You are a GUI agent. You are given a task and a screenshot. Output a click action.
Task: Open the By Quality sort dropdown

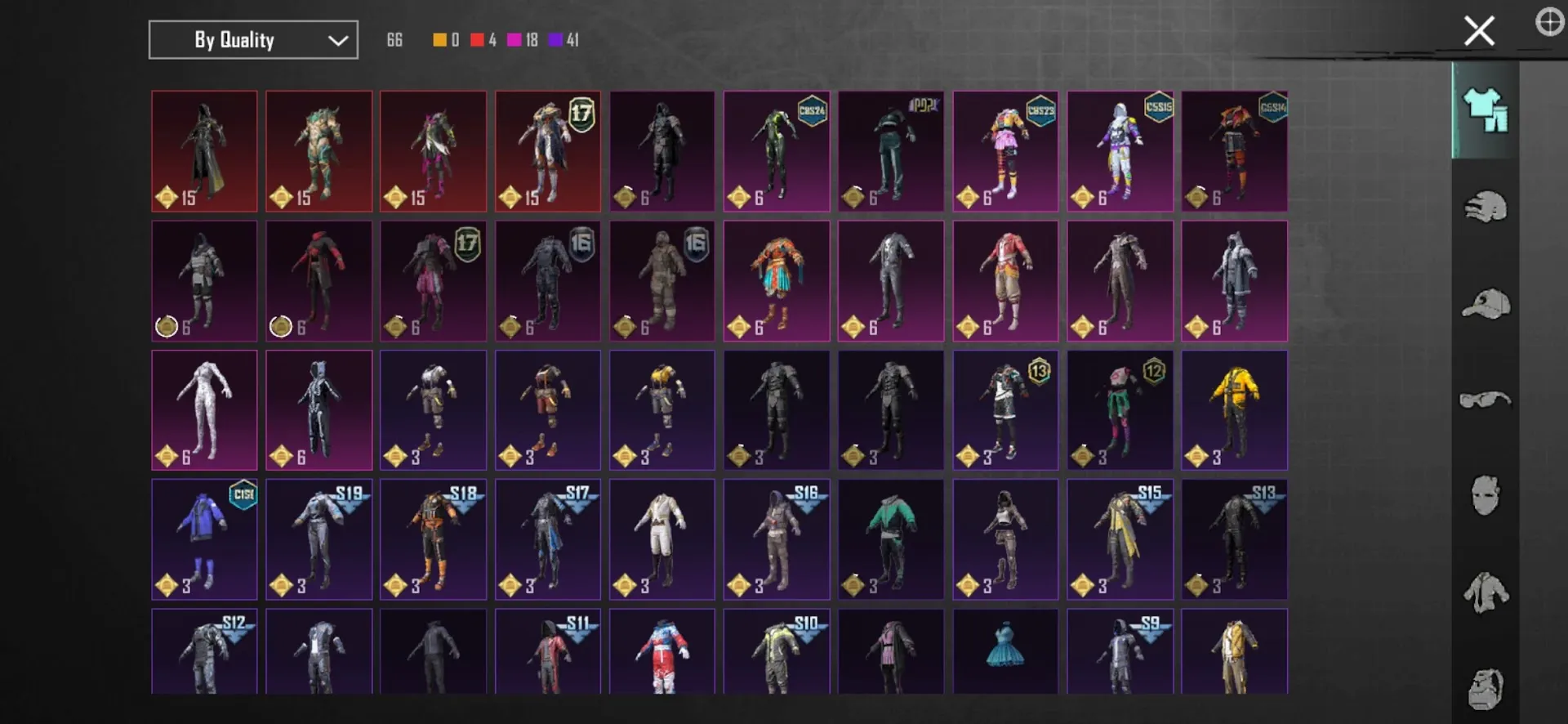click(252, 39)
